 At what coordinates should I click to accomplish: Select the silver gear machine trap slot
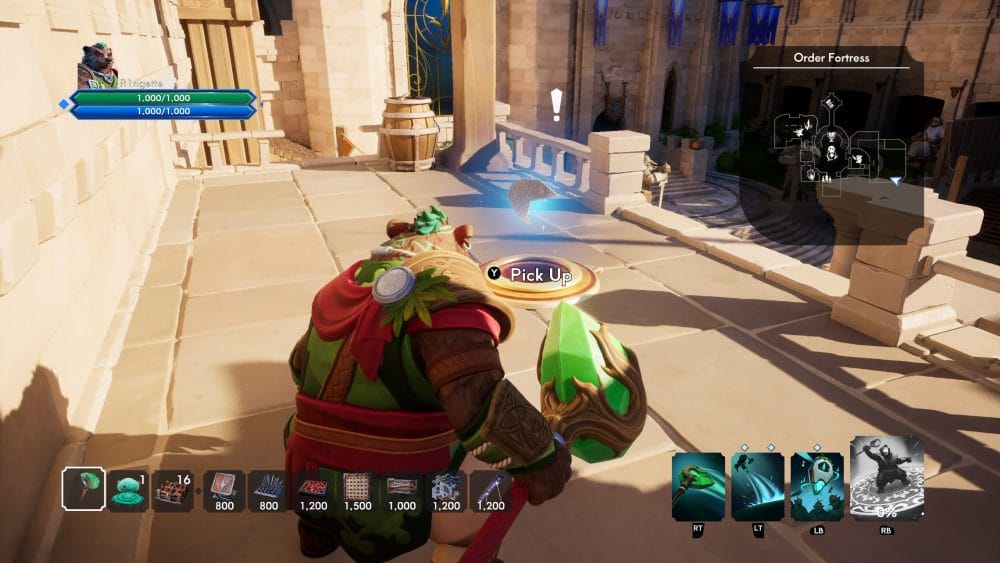pyautogui.click(x=446, y=490)
